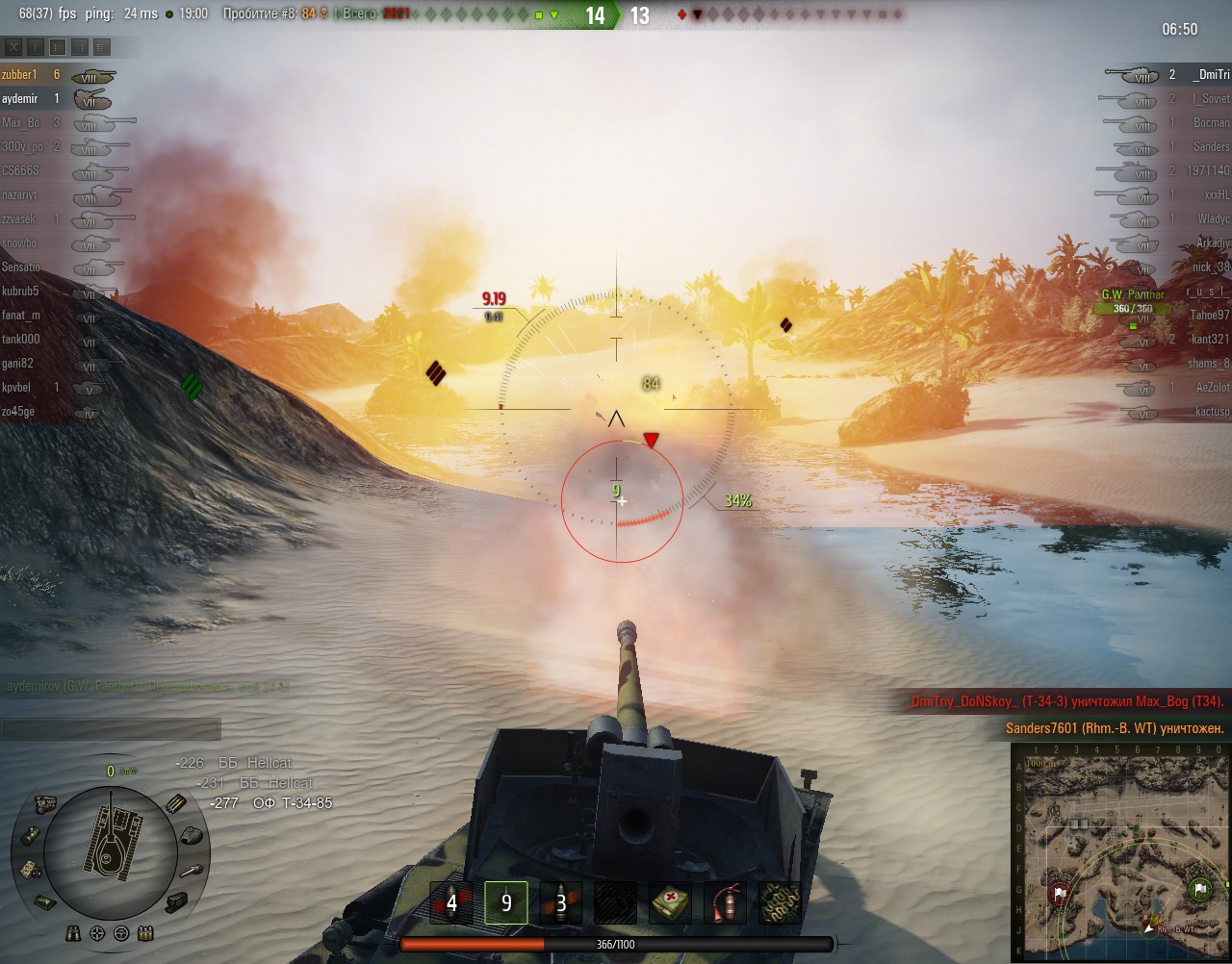The height and width of the screenshot is (964, 1232).
Task: Activate the fire extinguisher consumable
Action: click(x=725, y=903)
